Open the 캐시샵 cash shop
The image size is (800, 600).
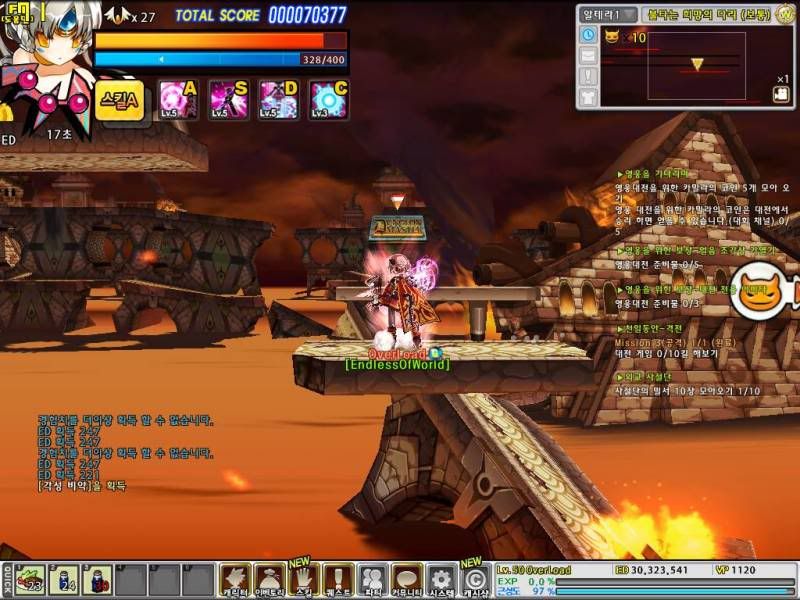pyautogui.click(x=476, y=580)
